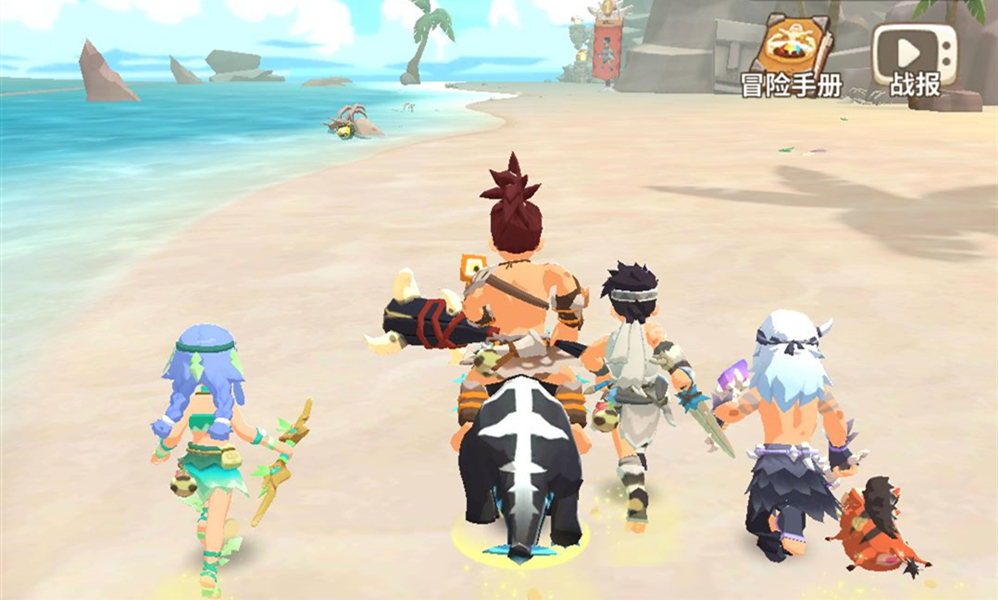The height and width of the screenshot is (600, 998).
Task: Open the 冒险手册 adventure handbook
Action: (791, 54)
